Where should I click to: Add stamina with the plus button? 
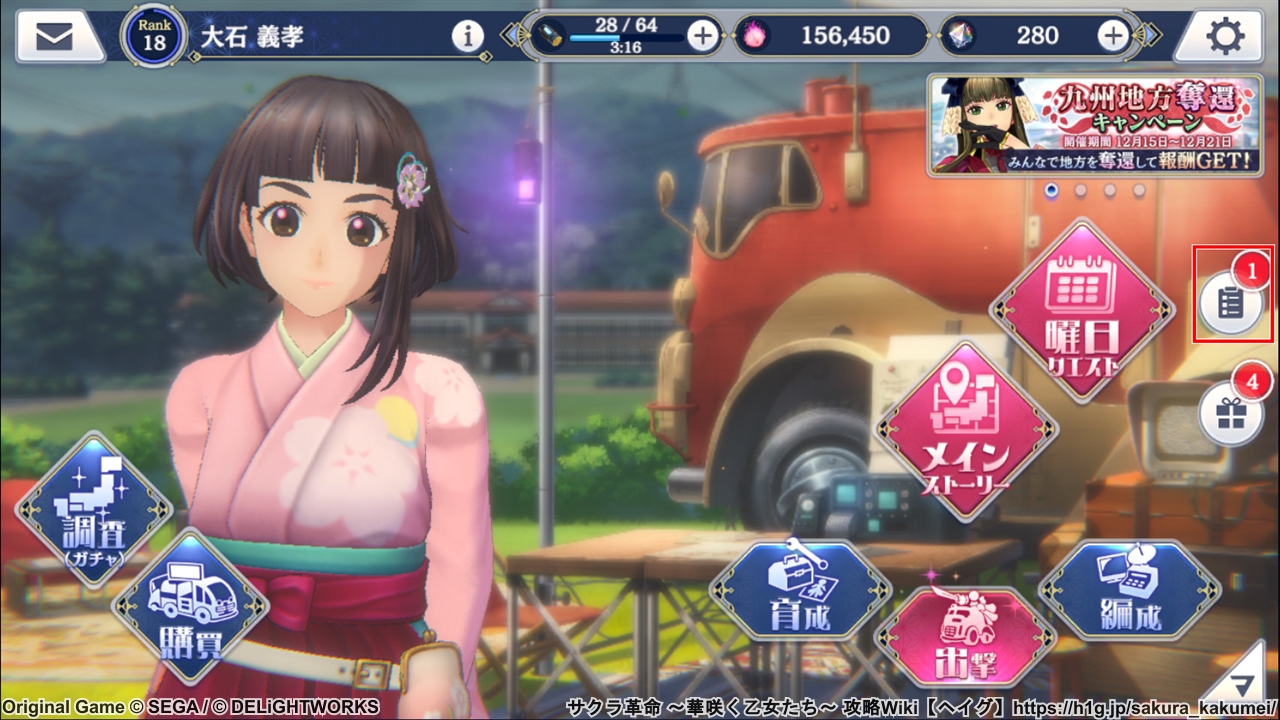click(703, 37)
